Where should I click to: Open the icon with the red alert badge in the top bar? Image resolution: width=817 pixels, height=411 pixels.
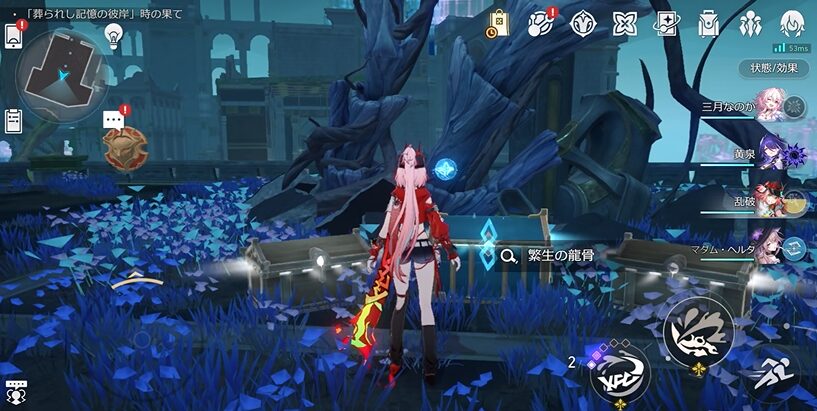[541, 23]
